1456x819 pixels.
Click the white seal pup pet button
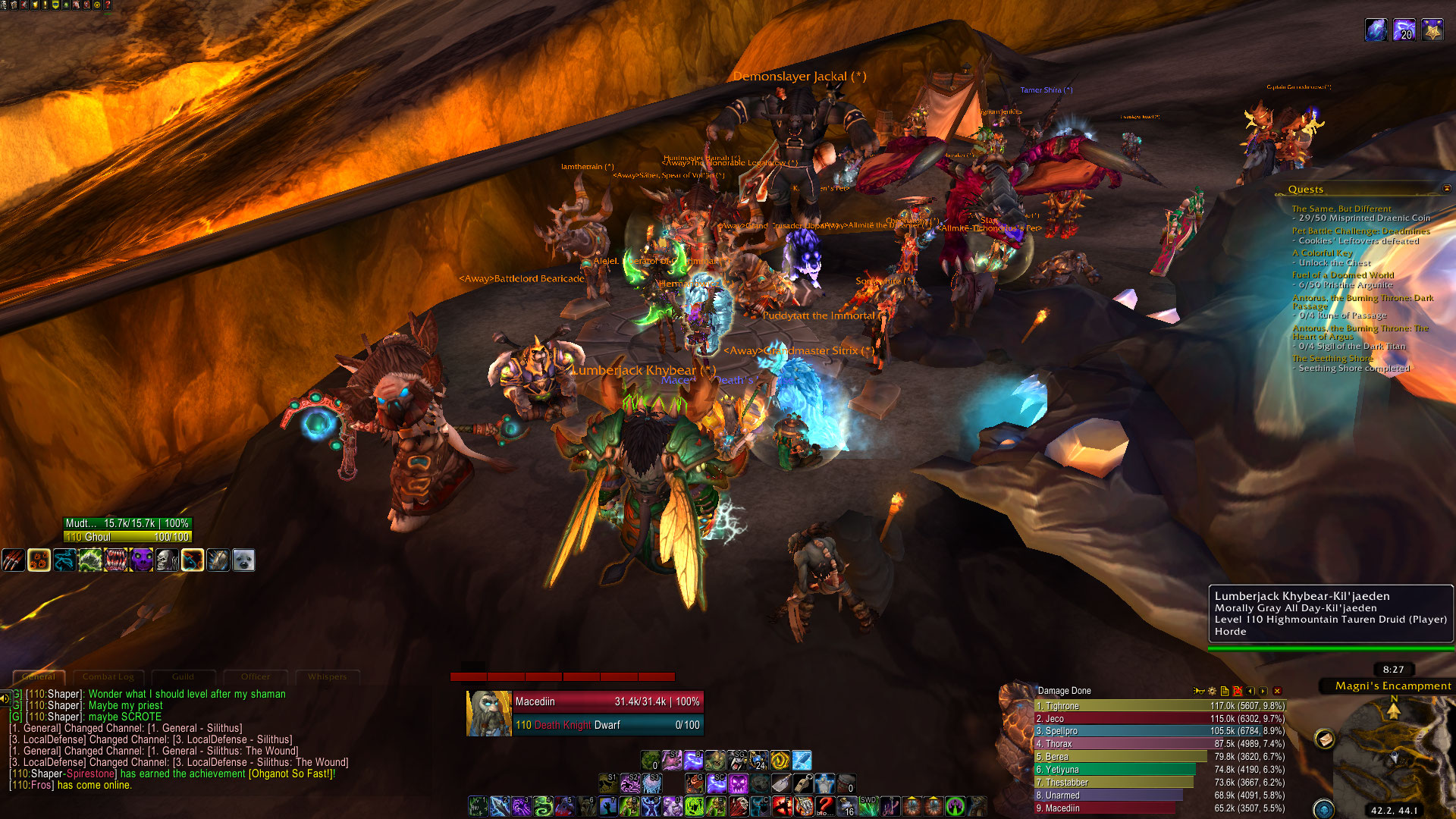[x=243, y=560]
